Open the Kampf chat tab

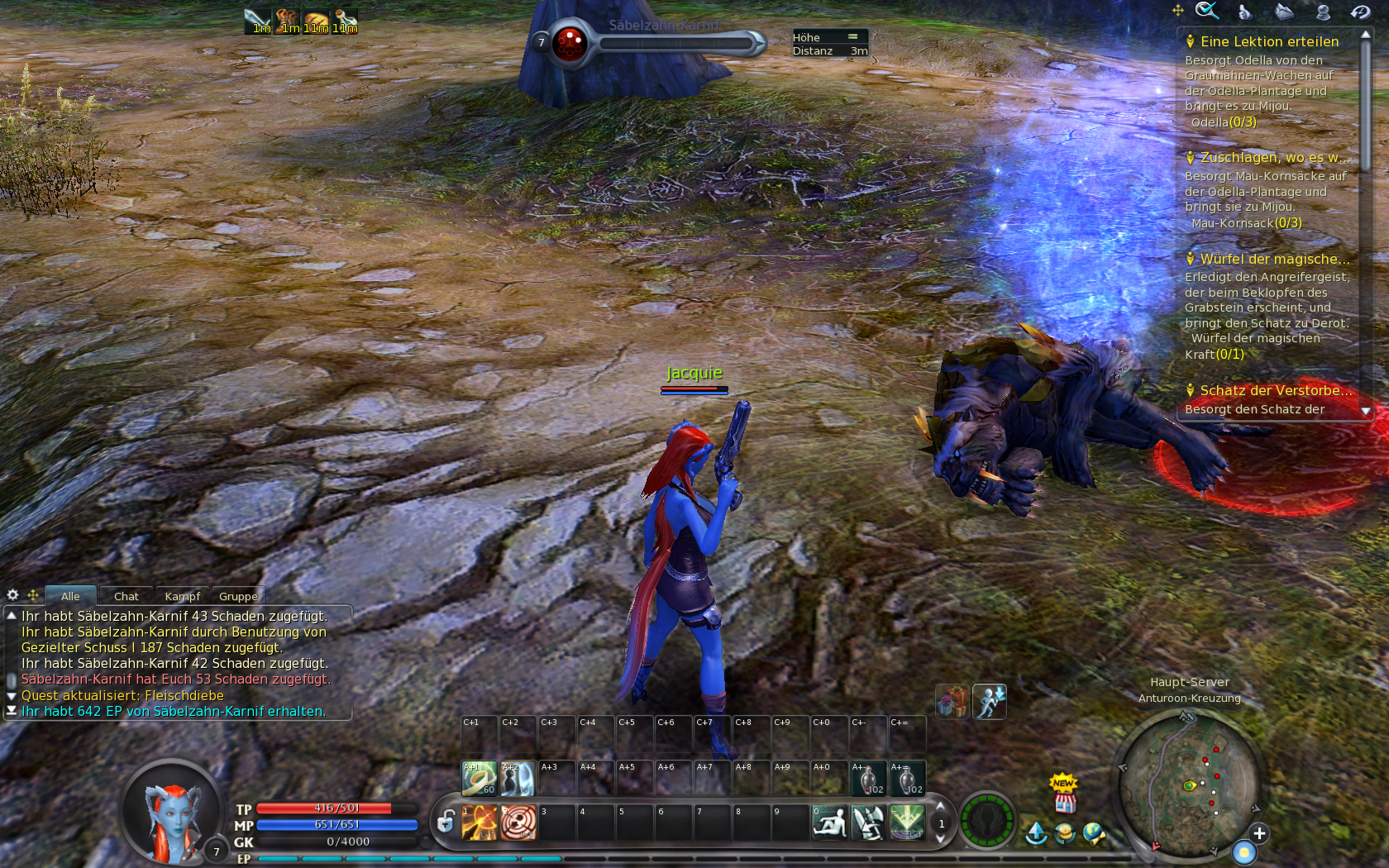click(182, 596)
